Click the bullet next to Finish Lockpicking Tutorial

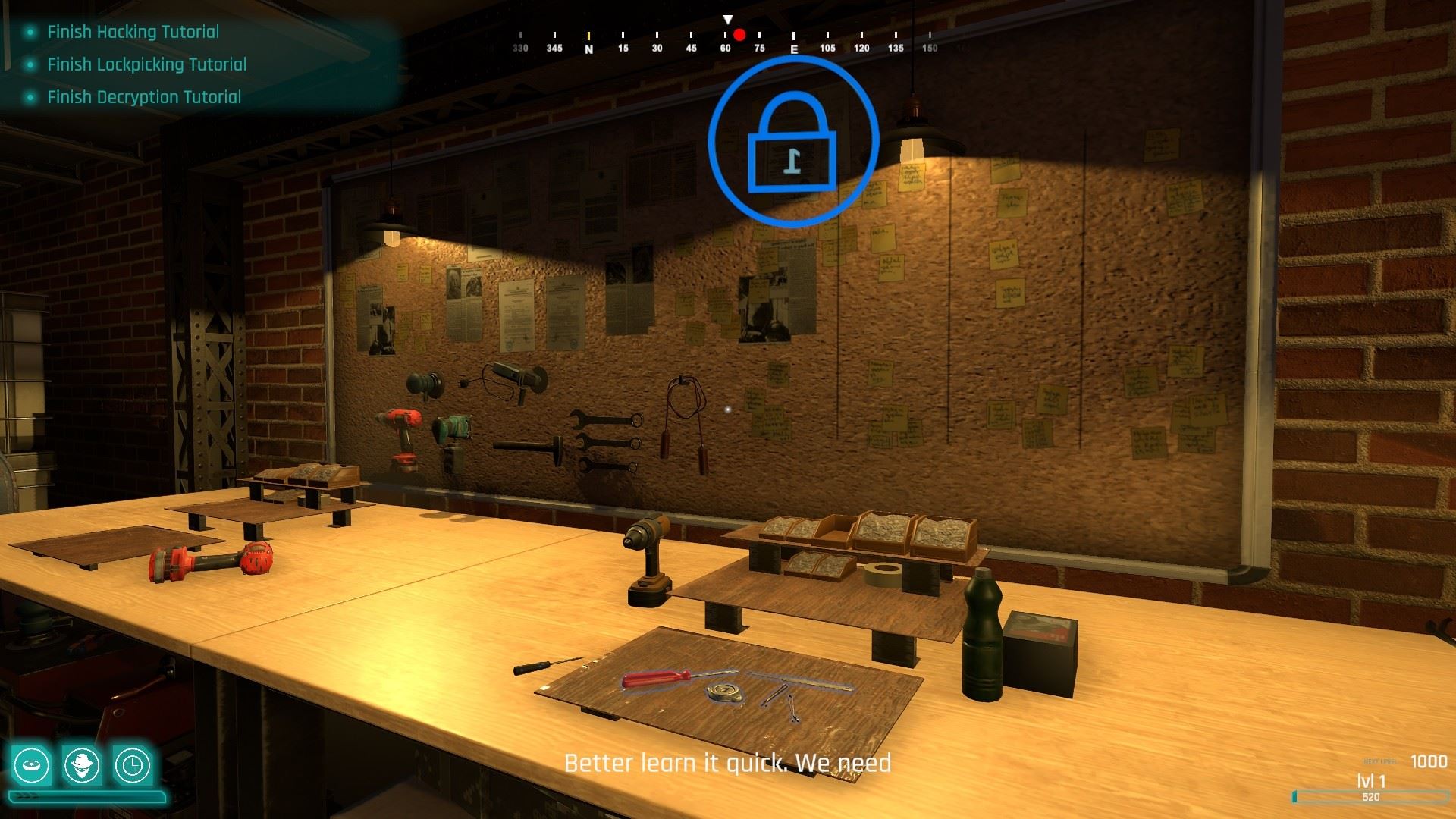pos(30,64)
